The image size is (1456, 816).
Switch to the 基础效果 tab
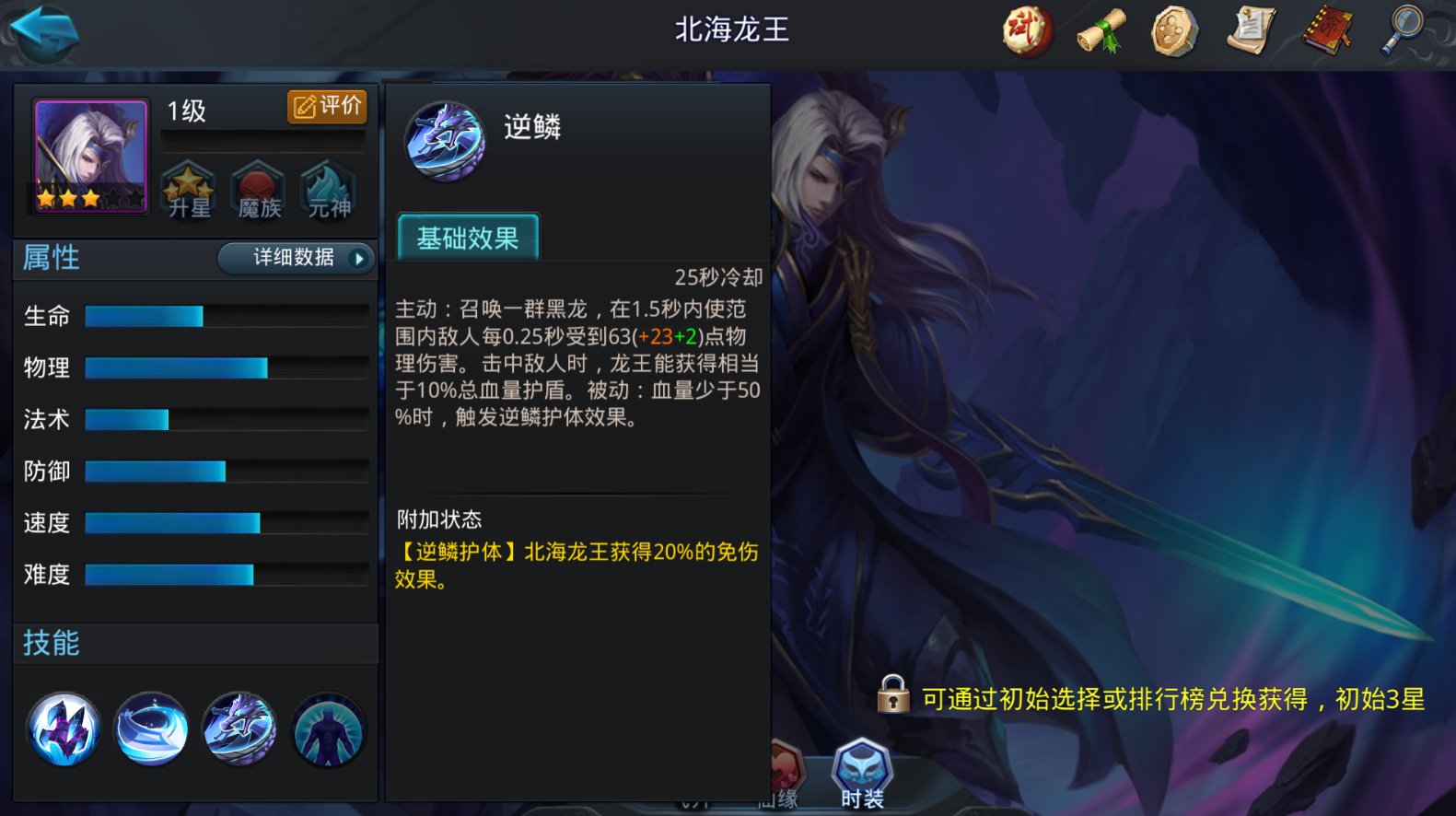tap(467, 237)
